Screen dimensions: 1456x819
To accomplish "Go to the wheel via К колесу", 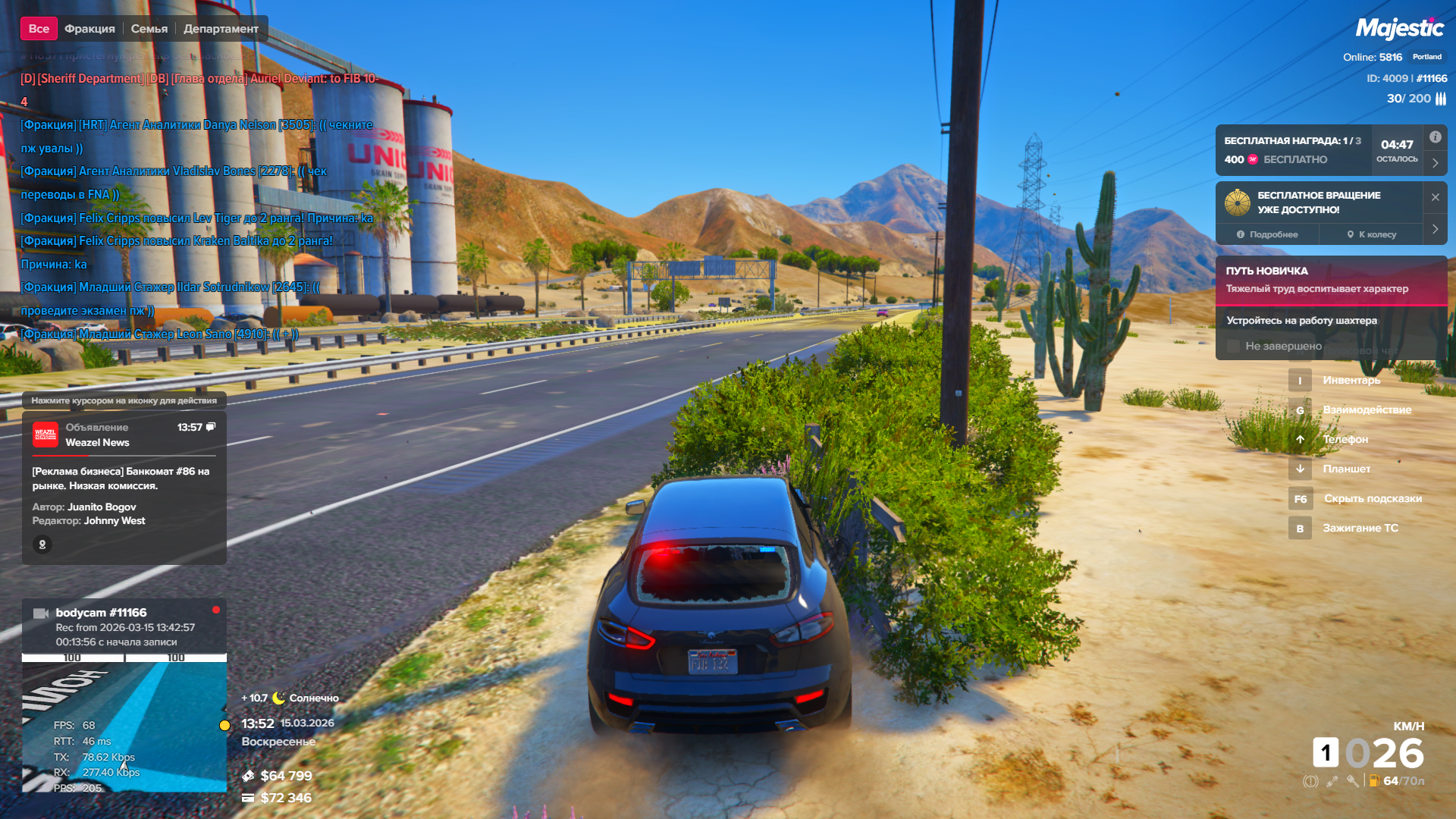I will pyautogui.click(x=1371, y=234).
